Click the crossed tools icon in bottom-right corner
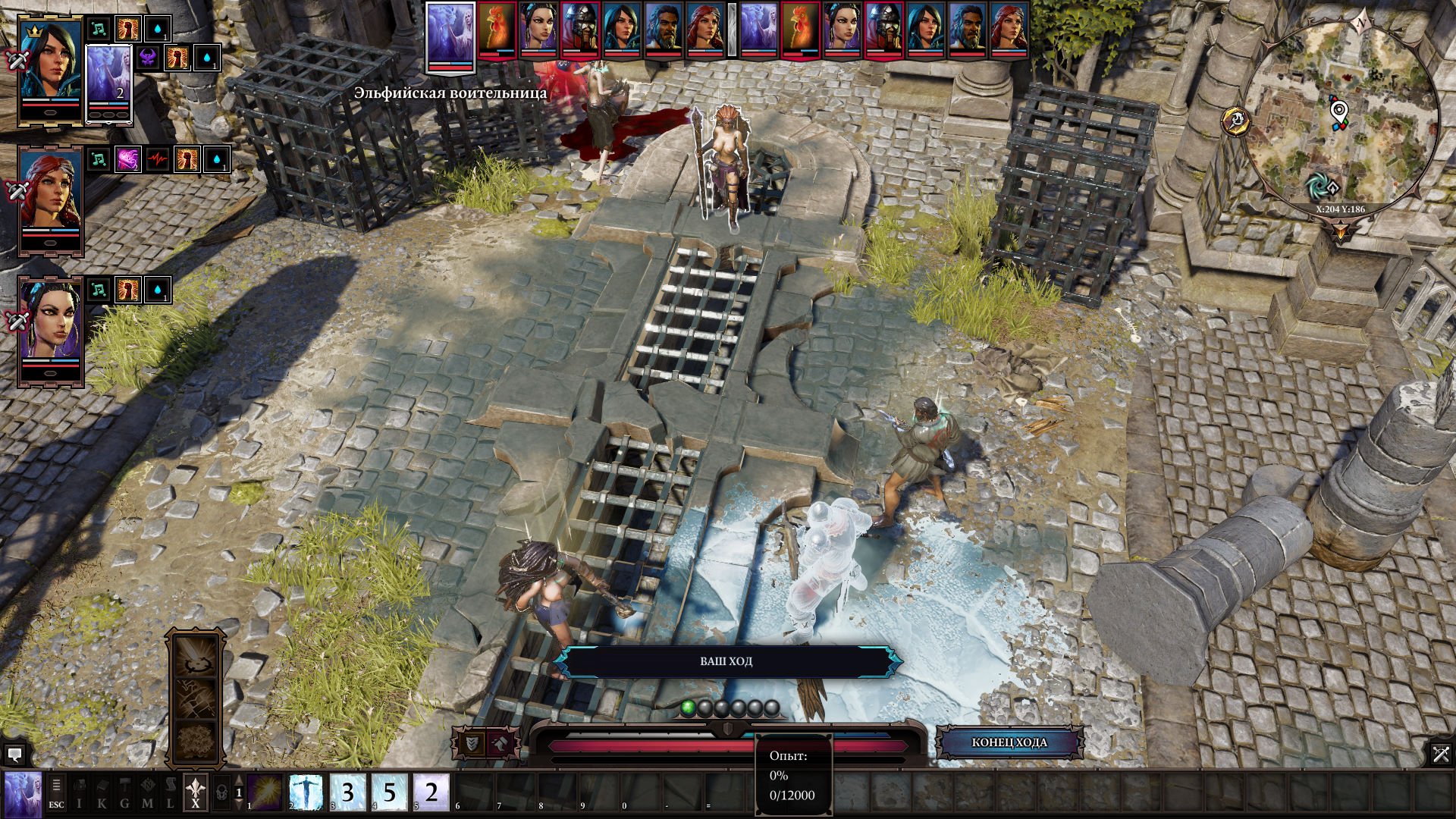This screenshot has width=1456, height=819. [1441, 754]
